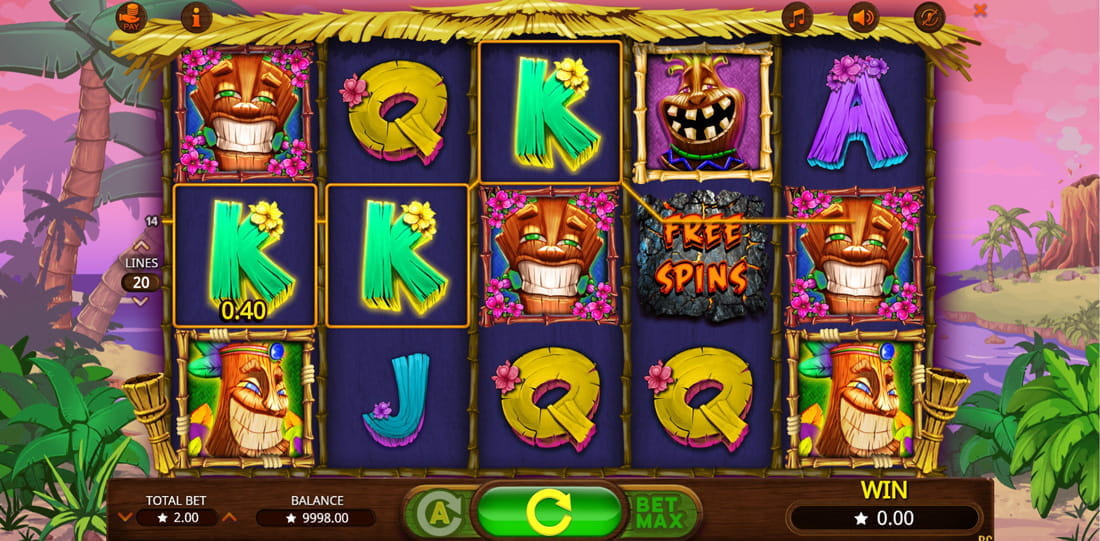
Task: Spin the reels with the green button
Action: click(548, 512)
